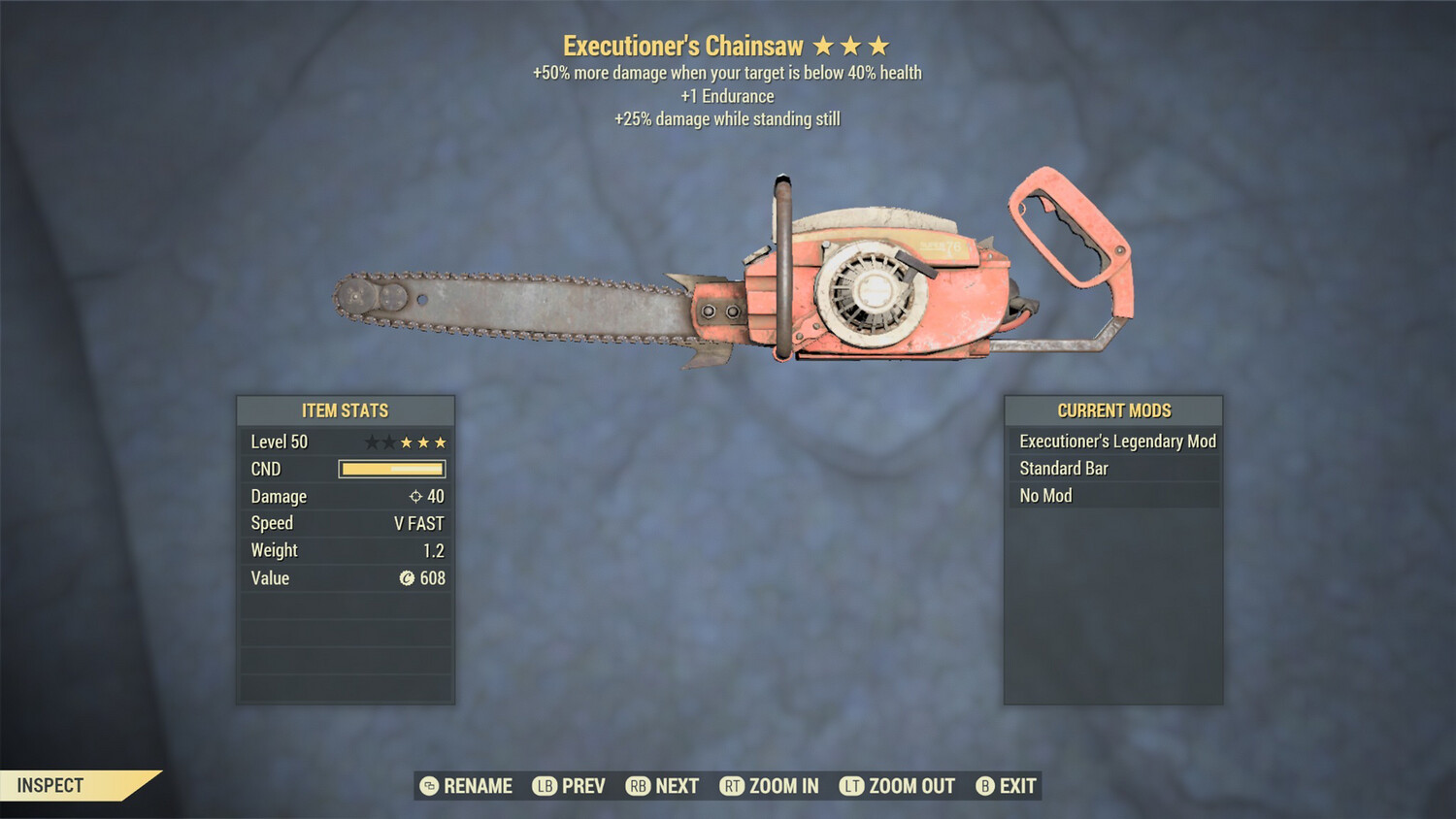Select the LB Prev button icon
Image resolution: width=1456 pixels, height=819 pixels.
545,786
